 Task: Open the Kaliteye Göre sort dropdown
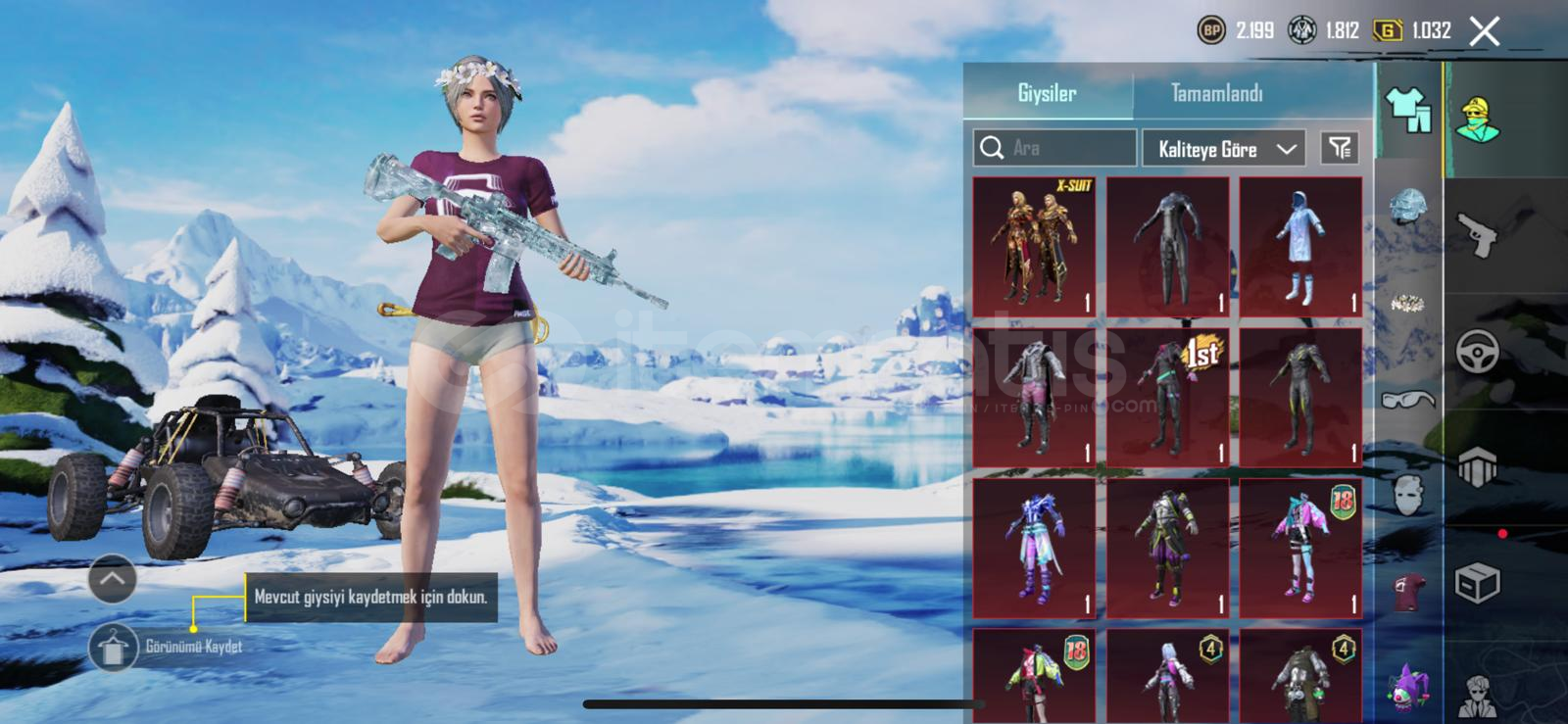(1224, 149)
